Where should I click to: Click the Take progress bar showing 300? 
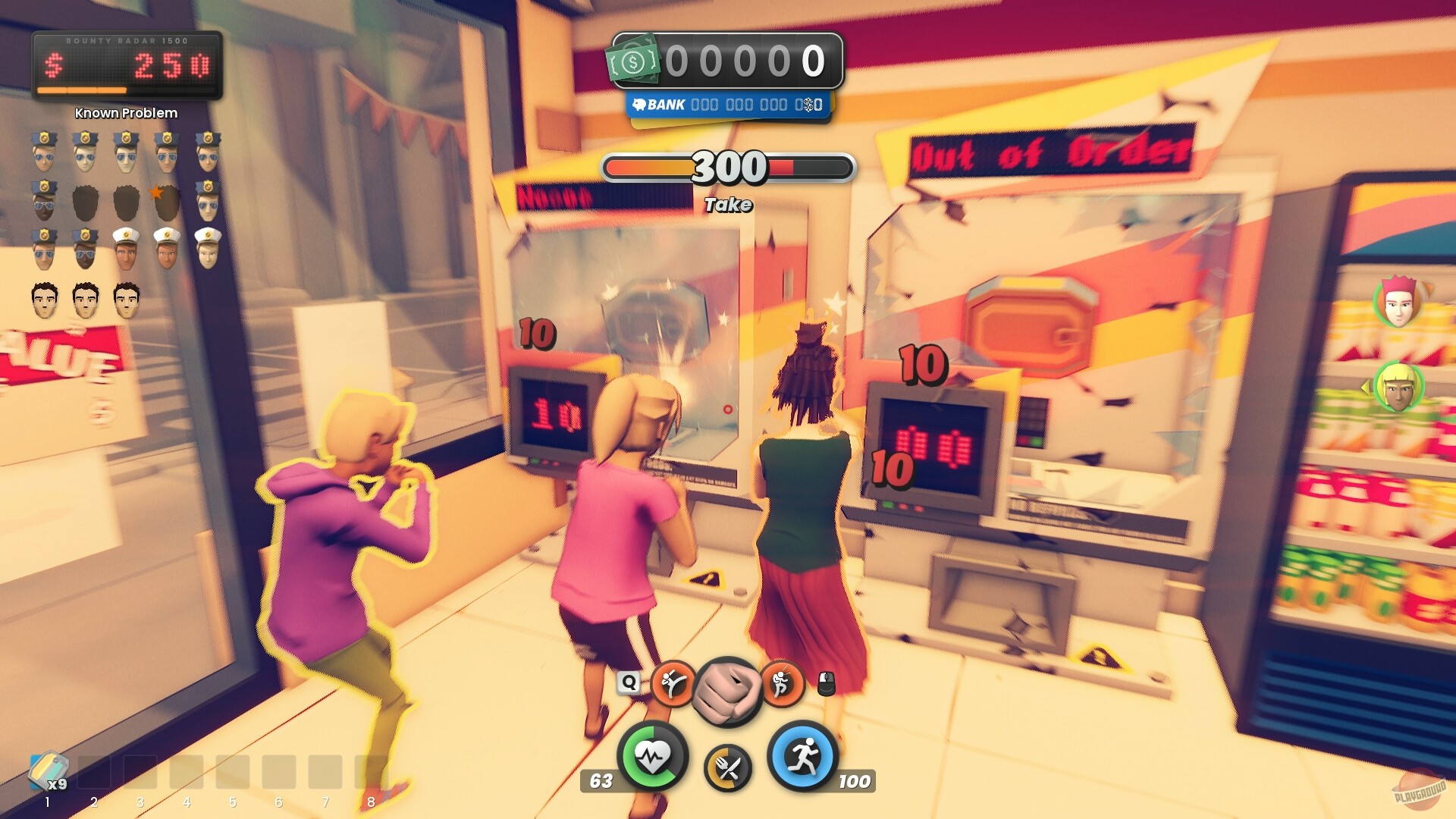click(728, 167)
